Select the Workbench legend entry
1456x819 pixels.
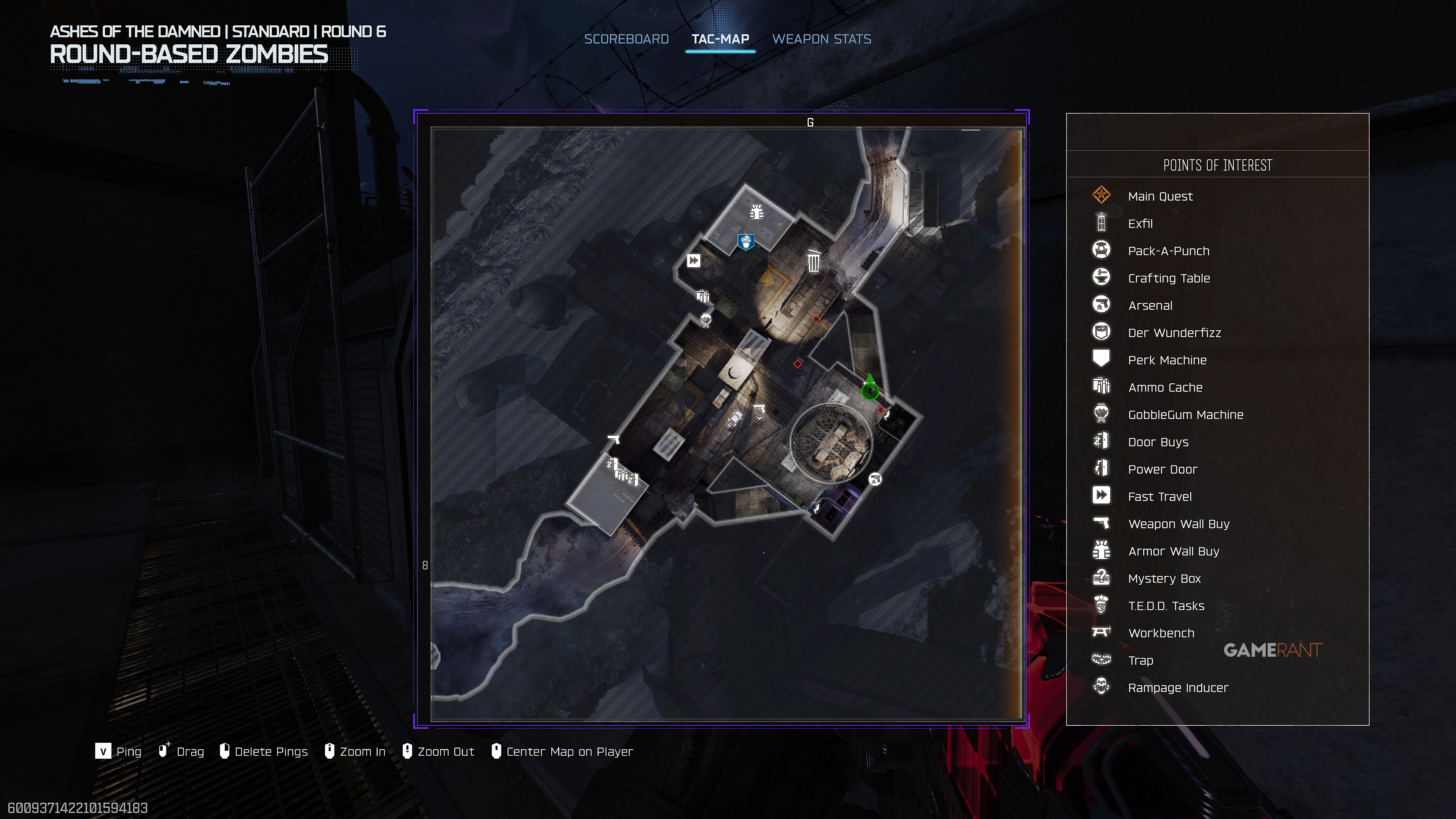1161,633
